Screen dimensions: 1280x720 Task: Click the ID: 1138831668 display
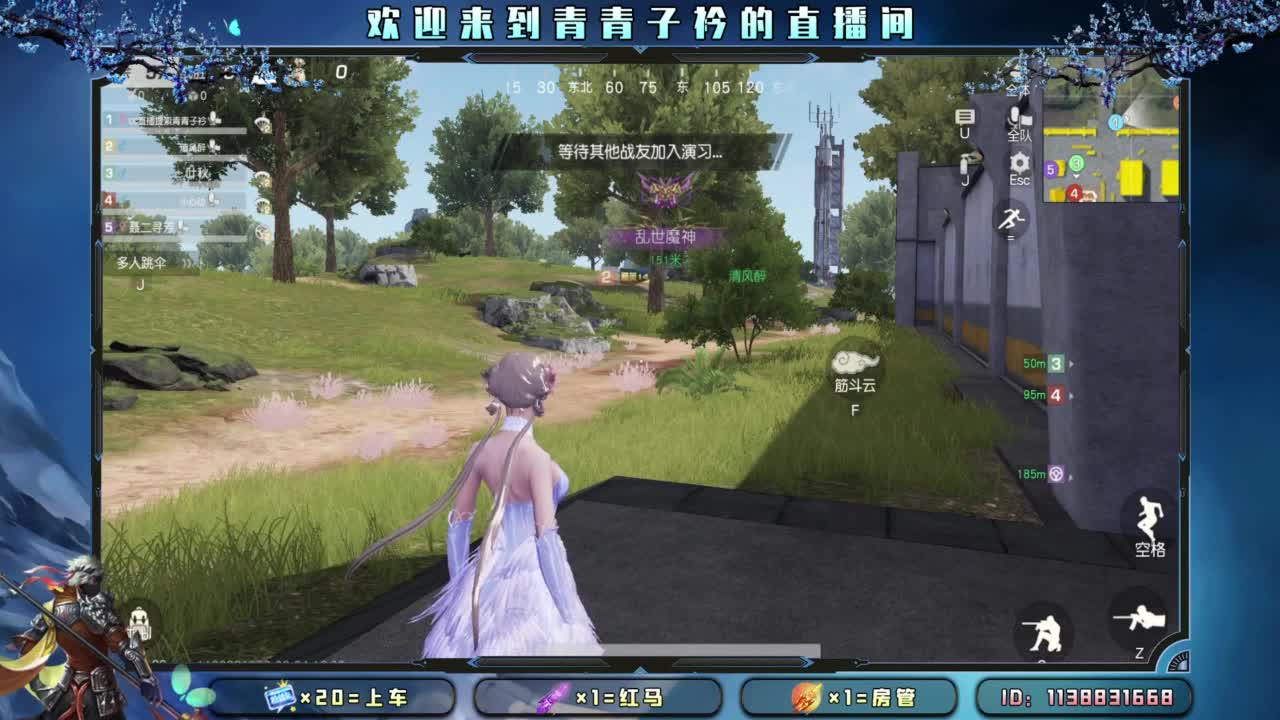pos(1085,697)
